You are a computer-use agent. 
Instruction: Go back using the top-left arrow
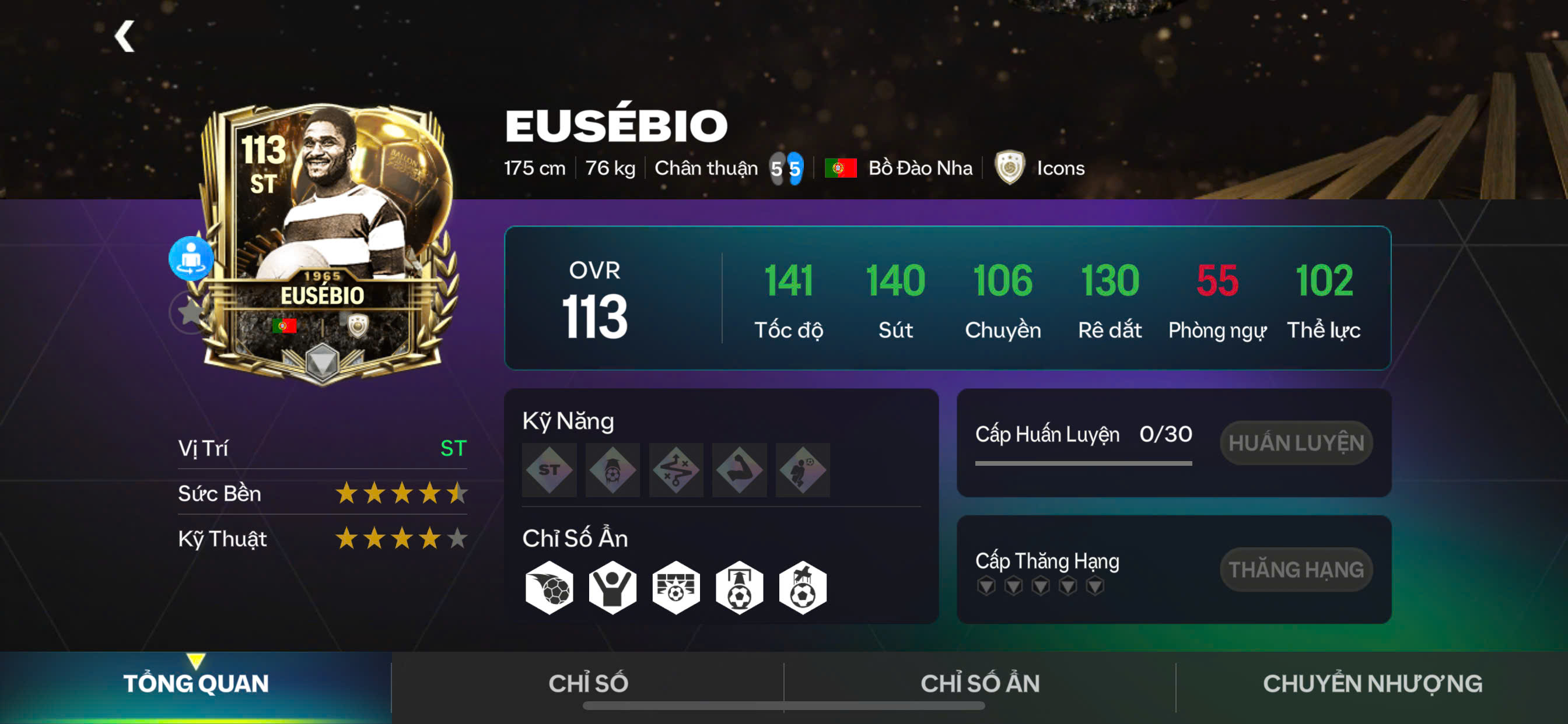pyautogui.click(x=125, y=37)
